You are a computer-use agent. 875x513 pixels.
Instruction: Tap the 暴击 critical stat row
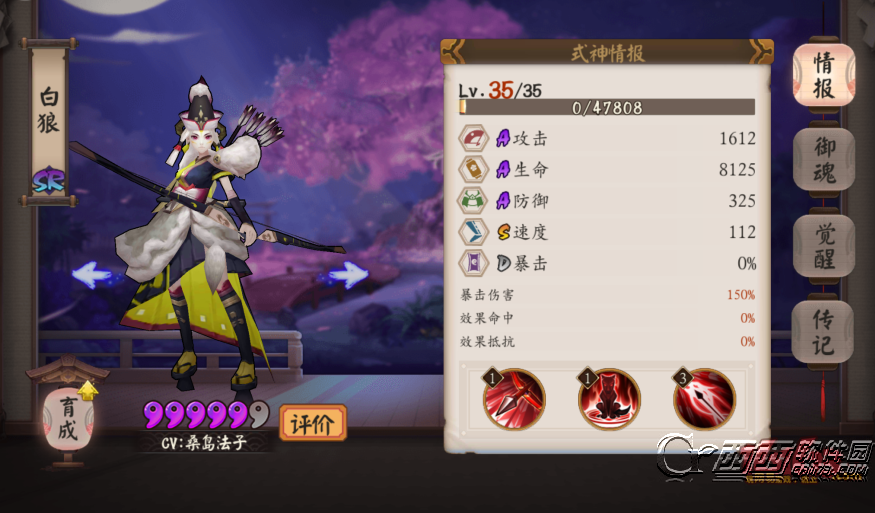click(607, 264)
